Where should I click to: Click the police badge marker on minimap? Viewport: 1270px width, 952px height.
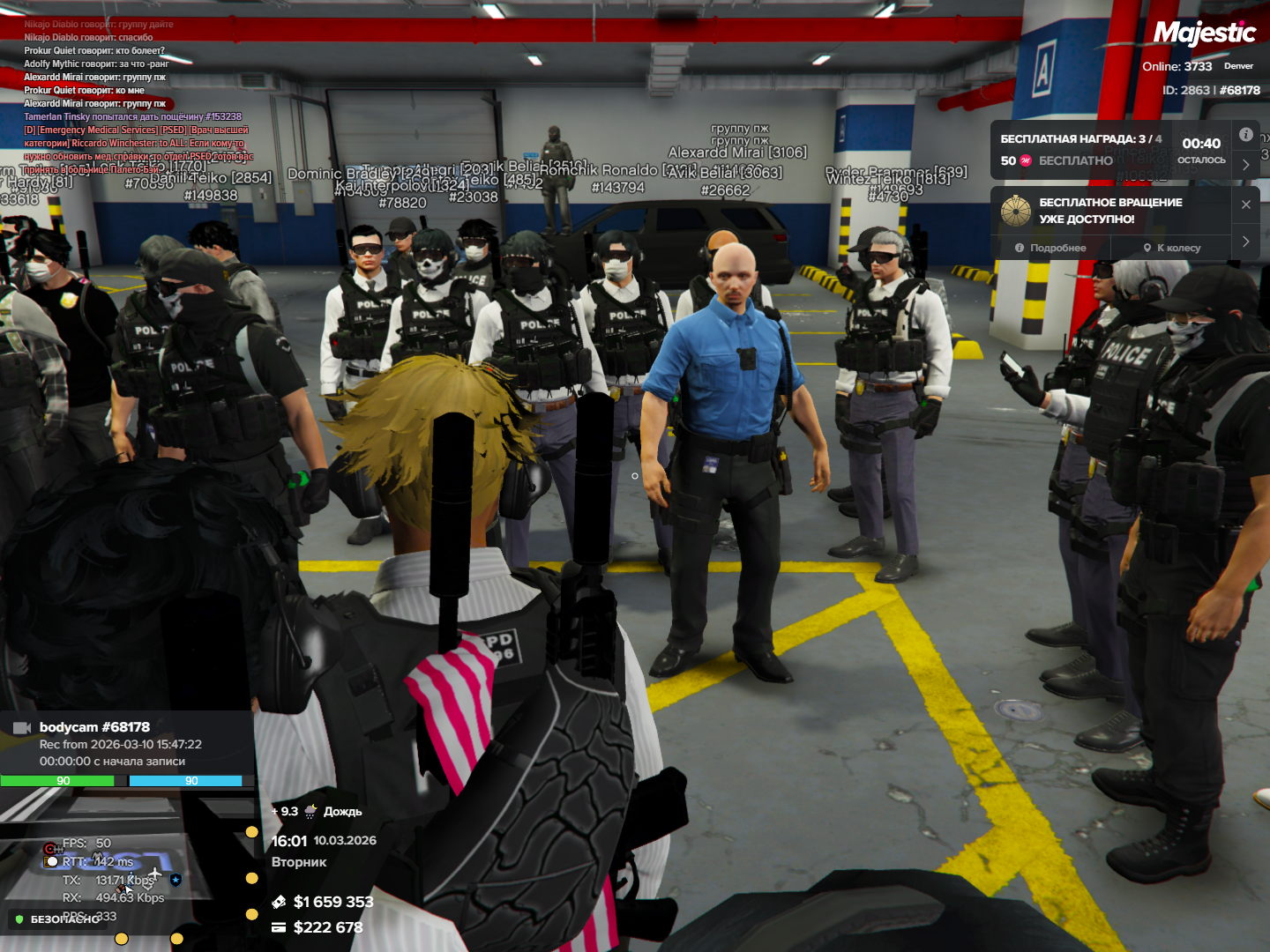point(176,879)
